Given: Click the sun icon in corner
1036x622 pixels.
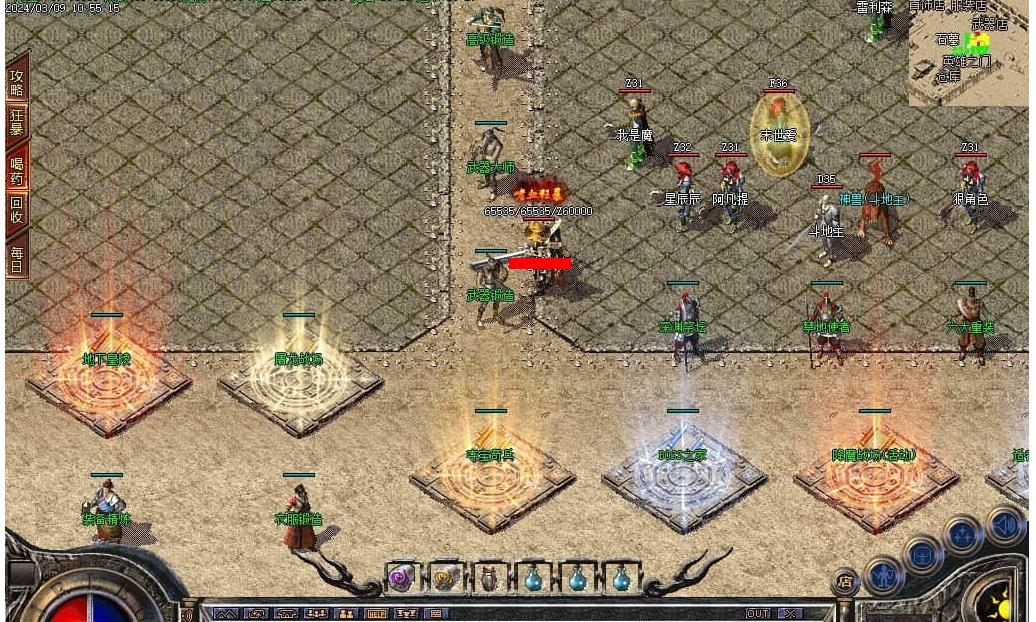Looking at the screenshot, I should click(1002, 603).
